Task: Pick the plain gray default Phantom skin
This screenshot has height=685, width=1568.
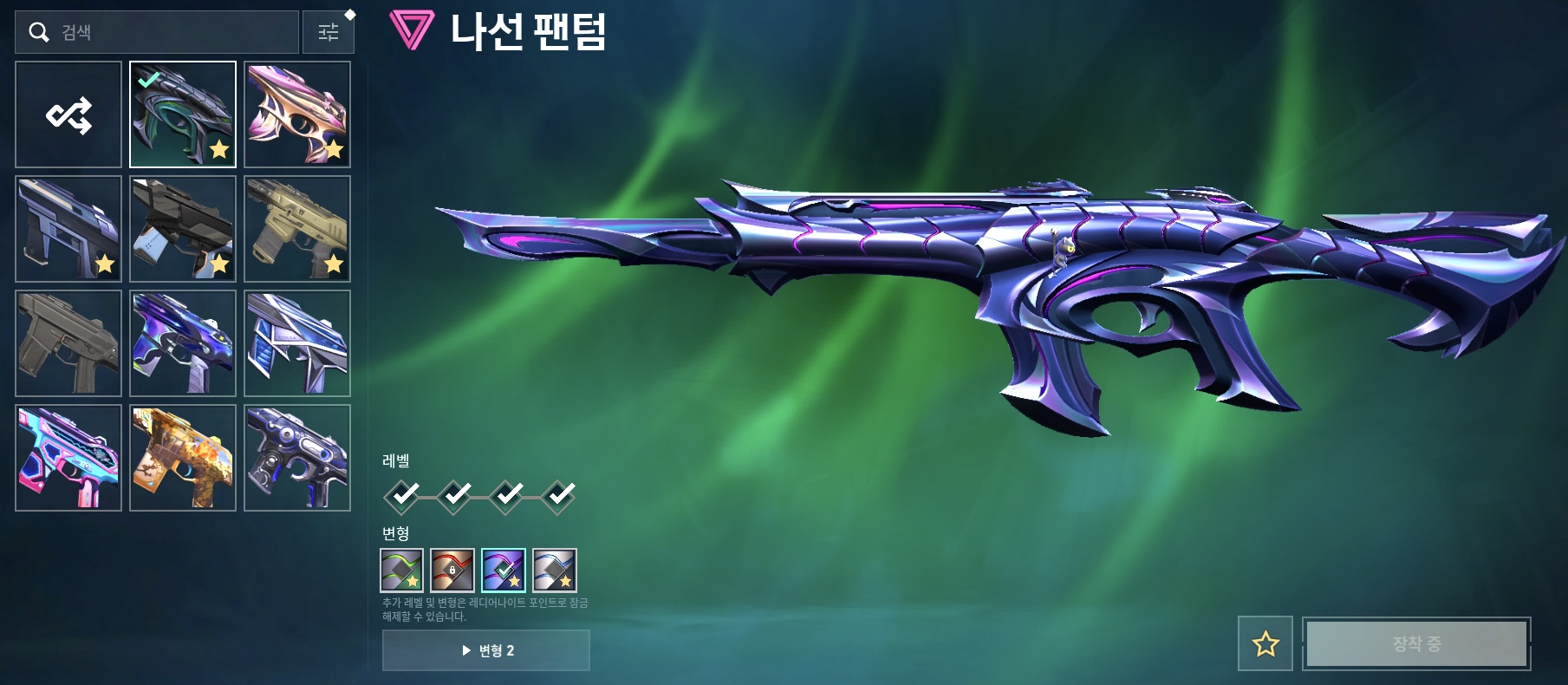Action: coord(68,343)
